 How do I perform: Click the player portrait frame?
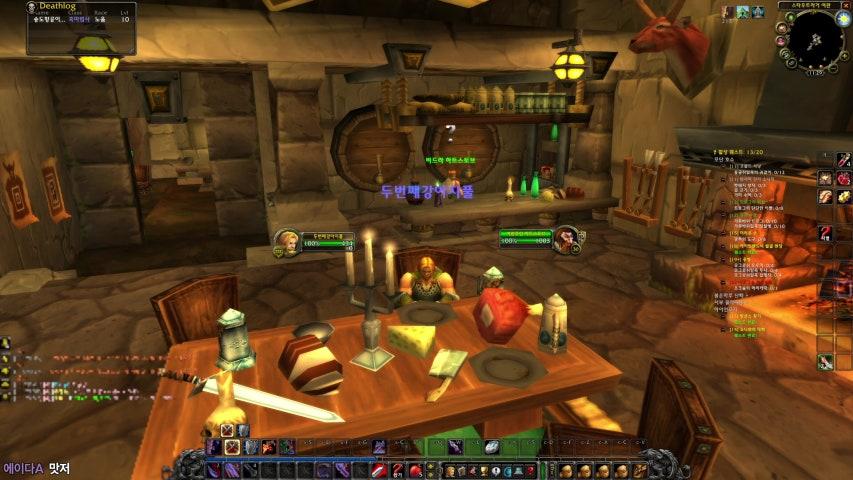pyautogui.click(x=285, y=240)
